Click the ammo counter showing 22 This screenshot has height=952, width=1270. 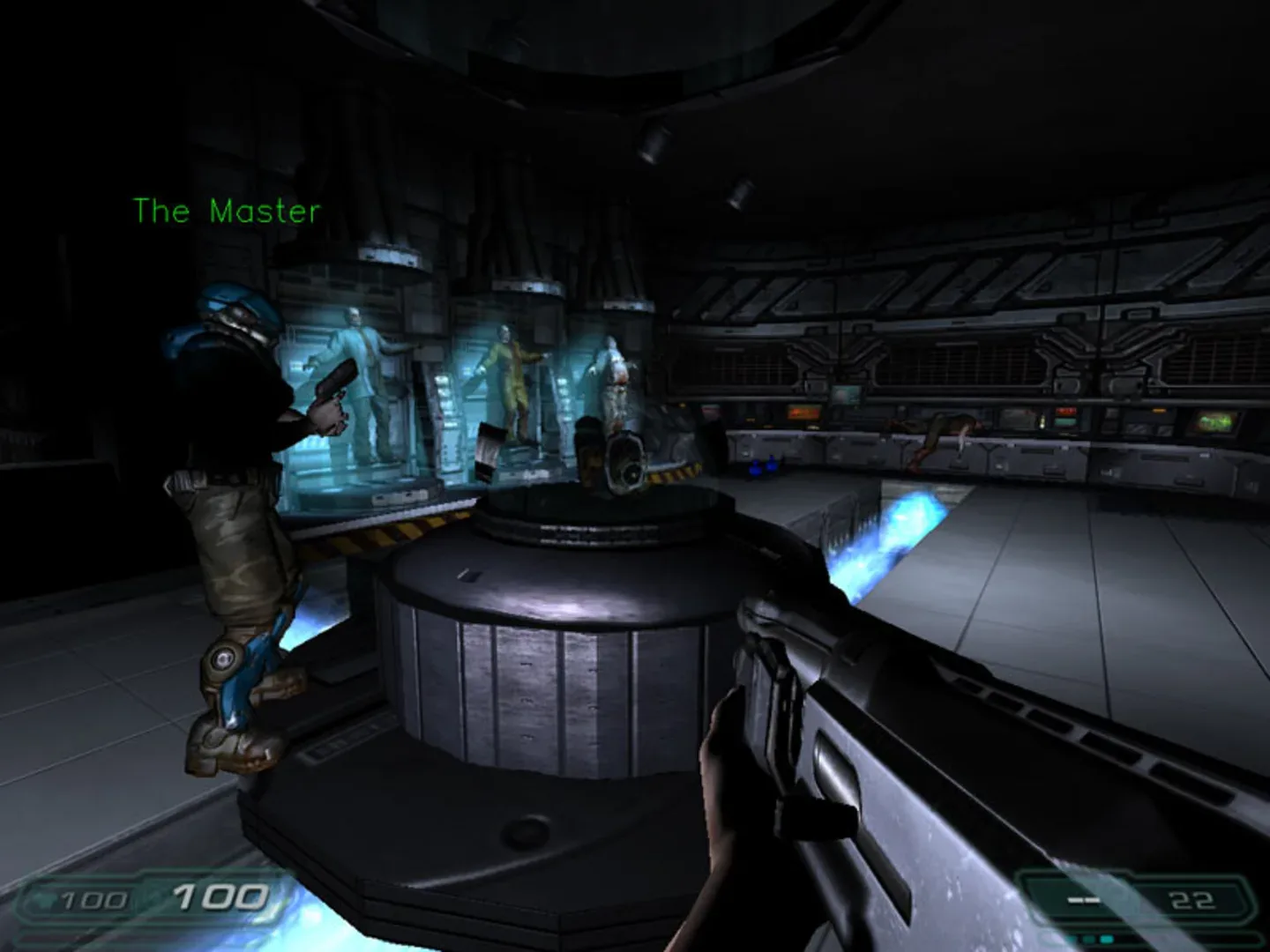click(x=1192, y=901)
